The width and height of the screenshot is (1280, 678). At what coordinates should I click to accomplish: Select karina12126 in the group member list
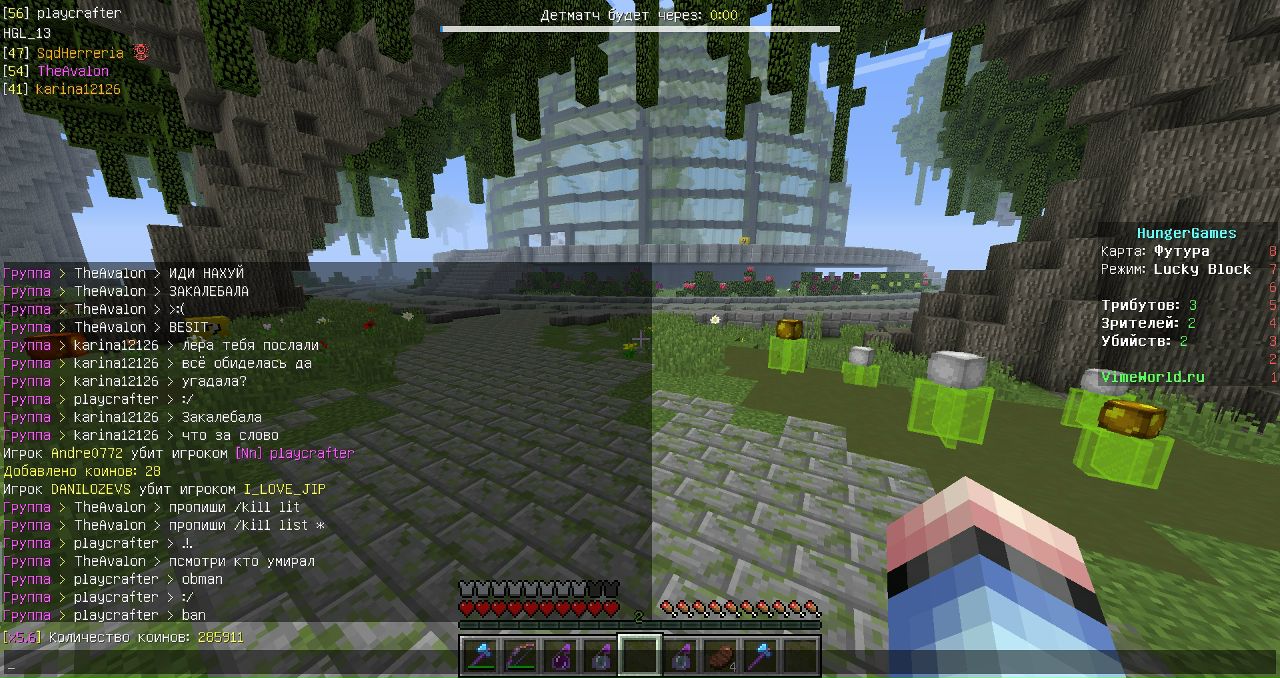pyautogui.click(x=77, y=89)
